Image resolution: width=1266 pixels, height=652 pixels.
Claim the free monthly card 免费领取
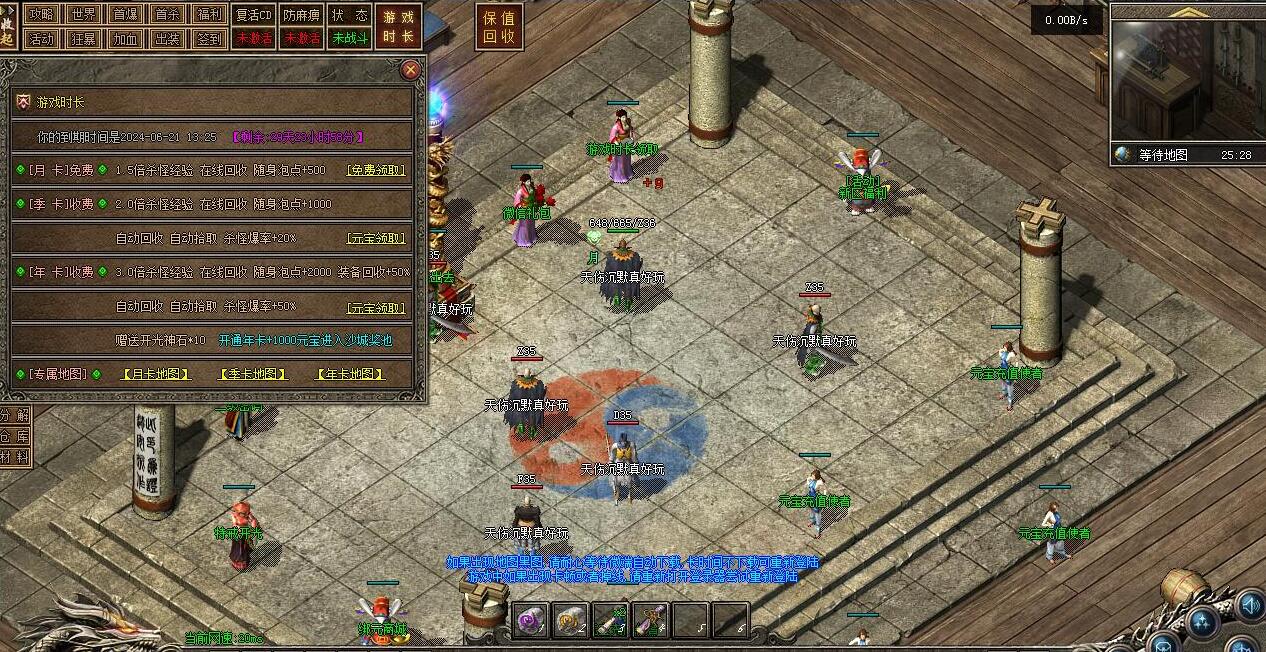point(376,170)
